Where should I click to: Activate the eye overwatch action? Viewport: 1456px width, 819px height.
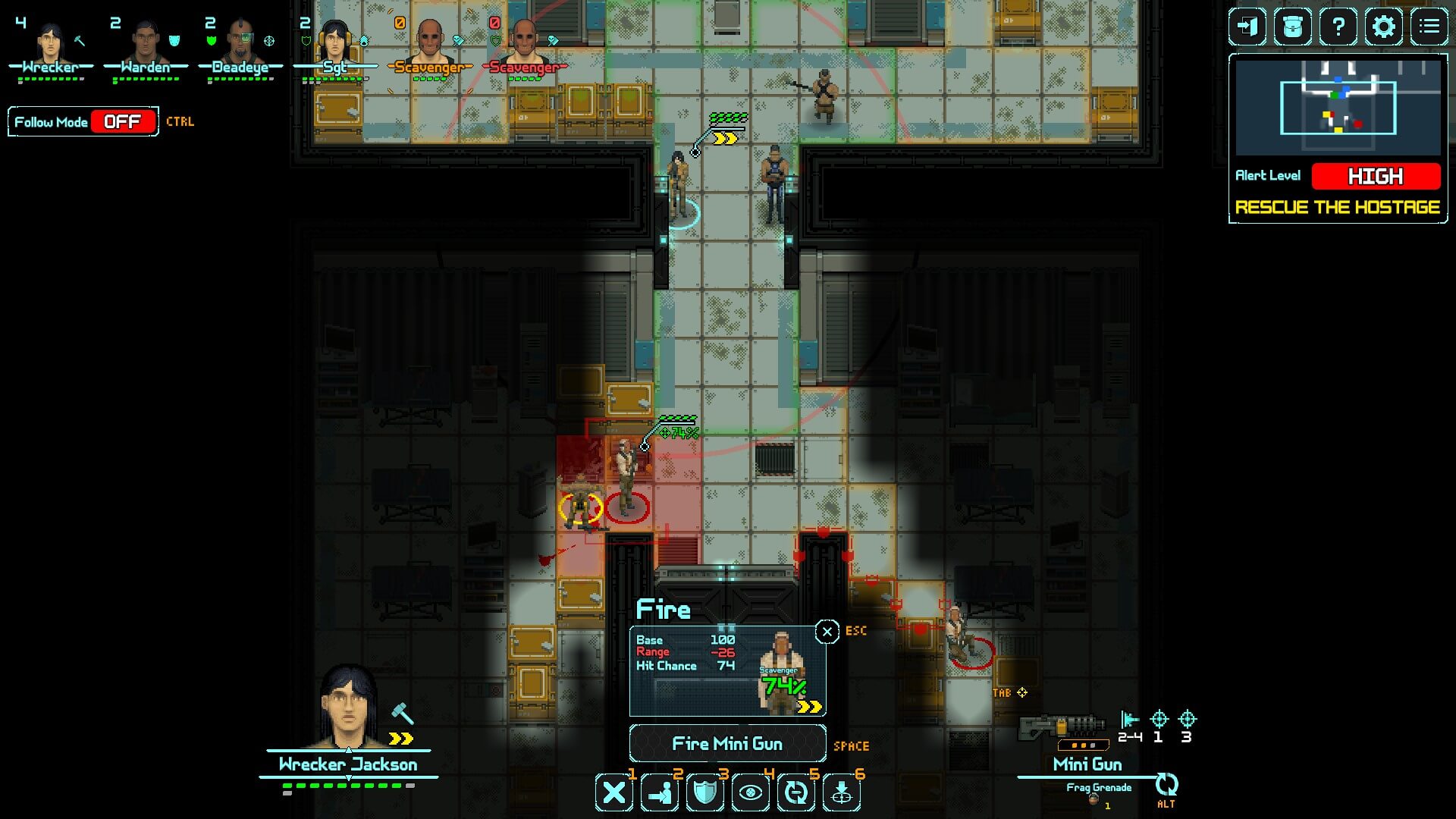click(750, 793)
